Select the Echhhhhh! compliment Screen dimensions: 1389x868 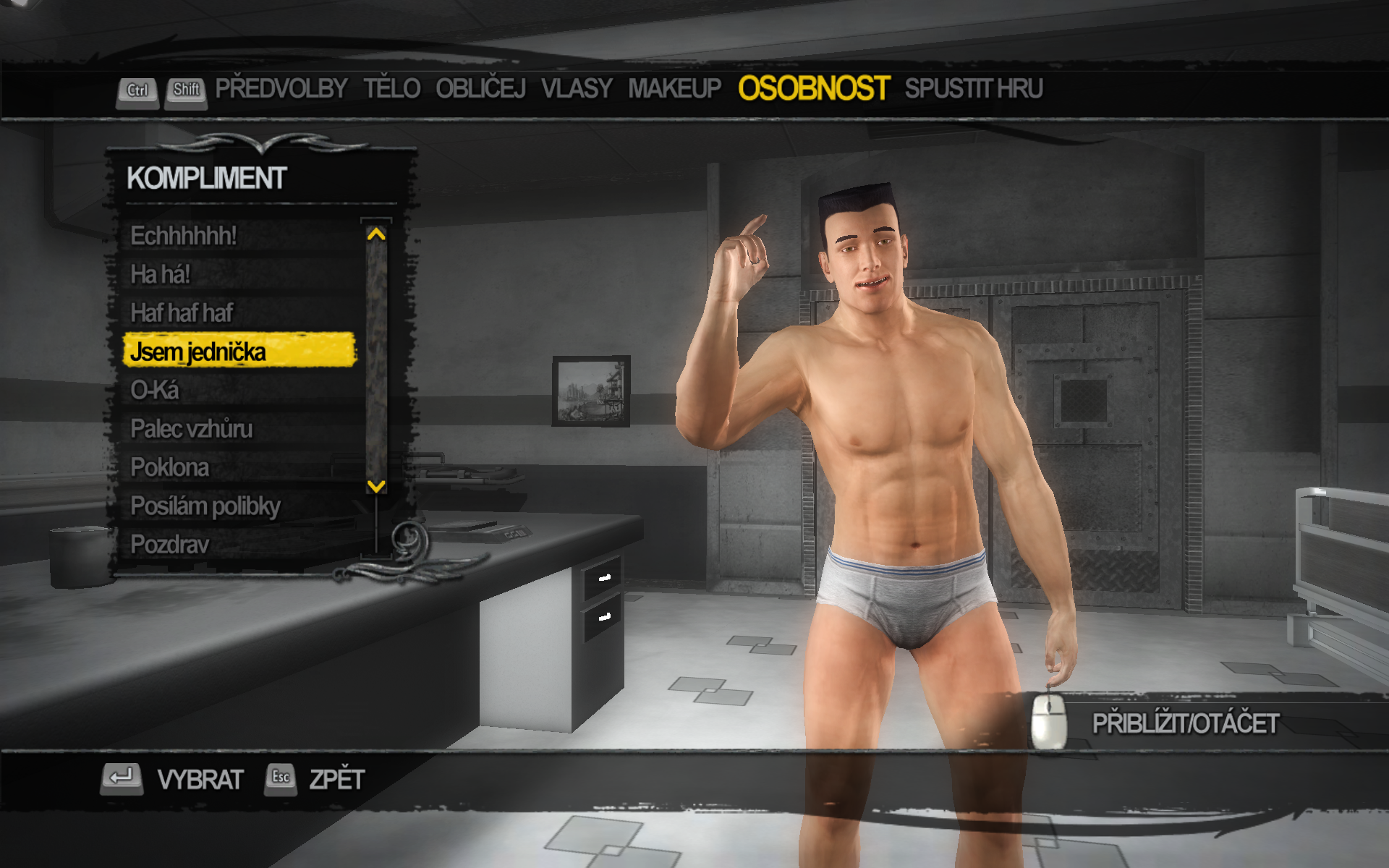pos(184,236)
